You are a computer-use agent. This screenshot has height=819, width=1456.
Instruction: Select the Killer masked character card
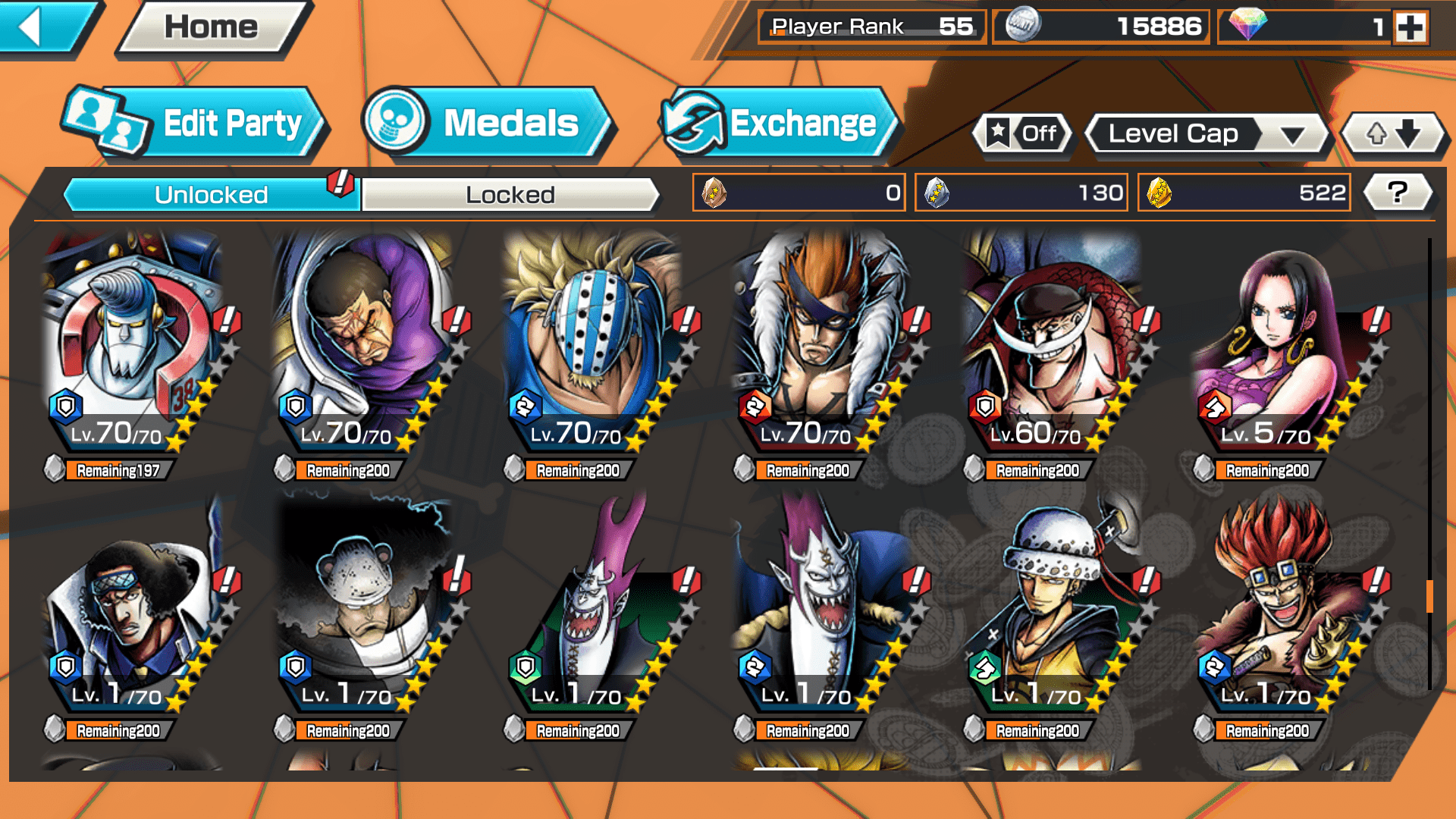pyautogui.click(x=591, y=341)
